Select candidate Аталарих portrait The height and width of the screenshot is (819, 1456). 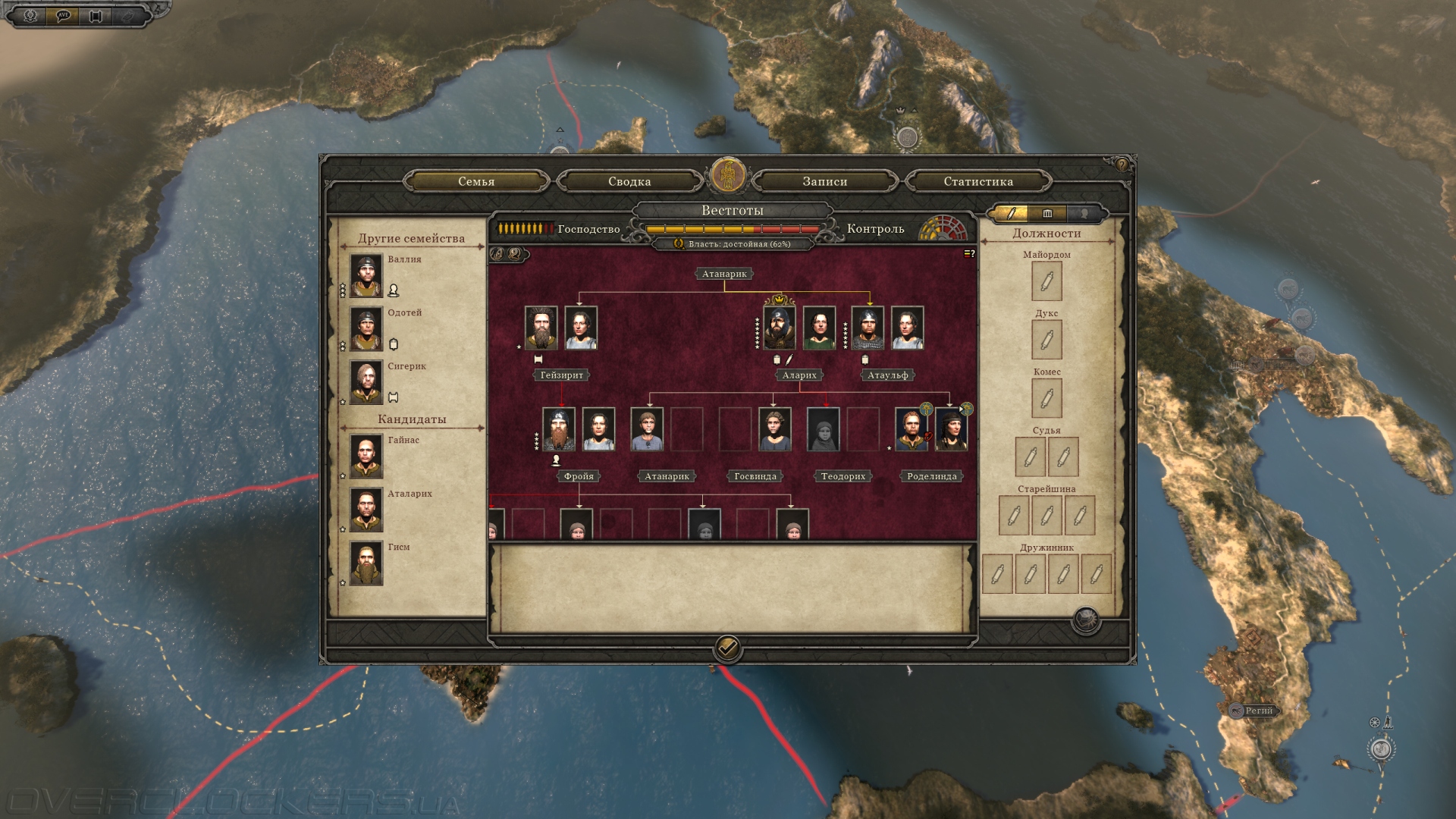click(x=366, y=509)
